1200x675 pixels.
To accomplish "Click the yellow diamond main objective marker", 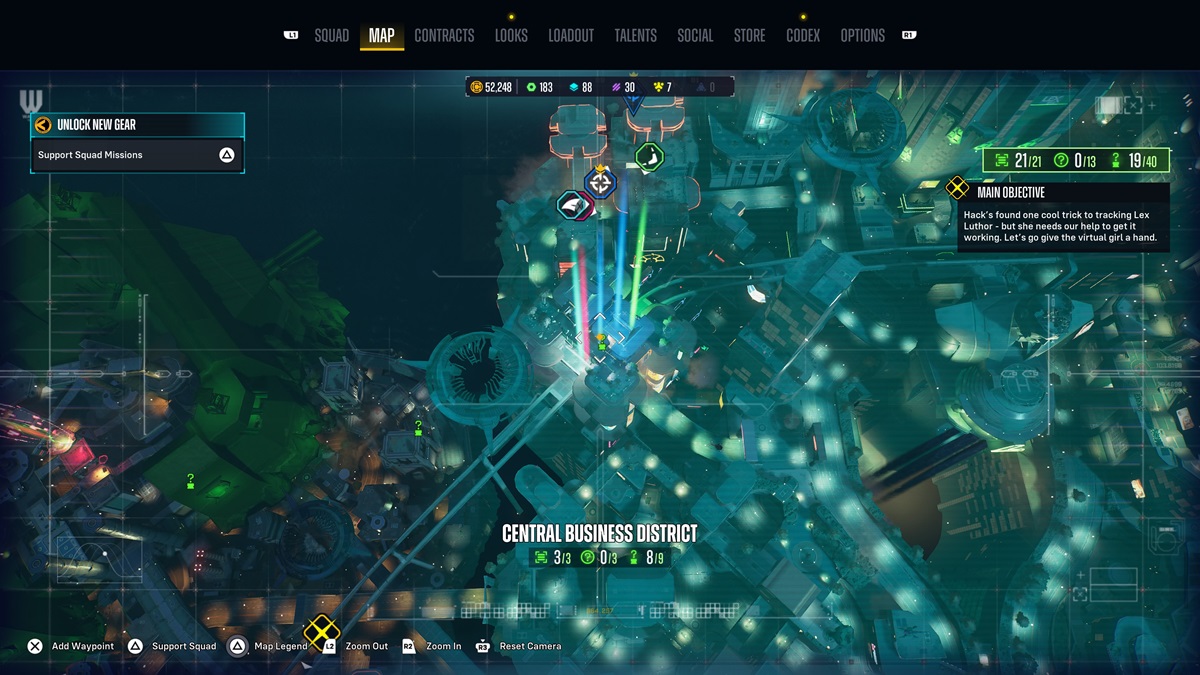I will pos(321,631).
